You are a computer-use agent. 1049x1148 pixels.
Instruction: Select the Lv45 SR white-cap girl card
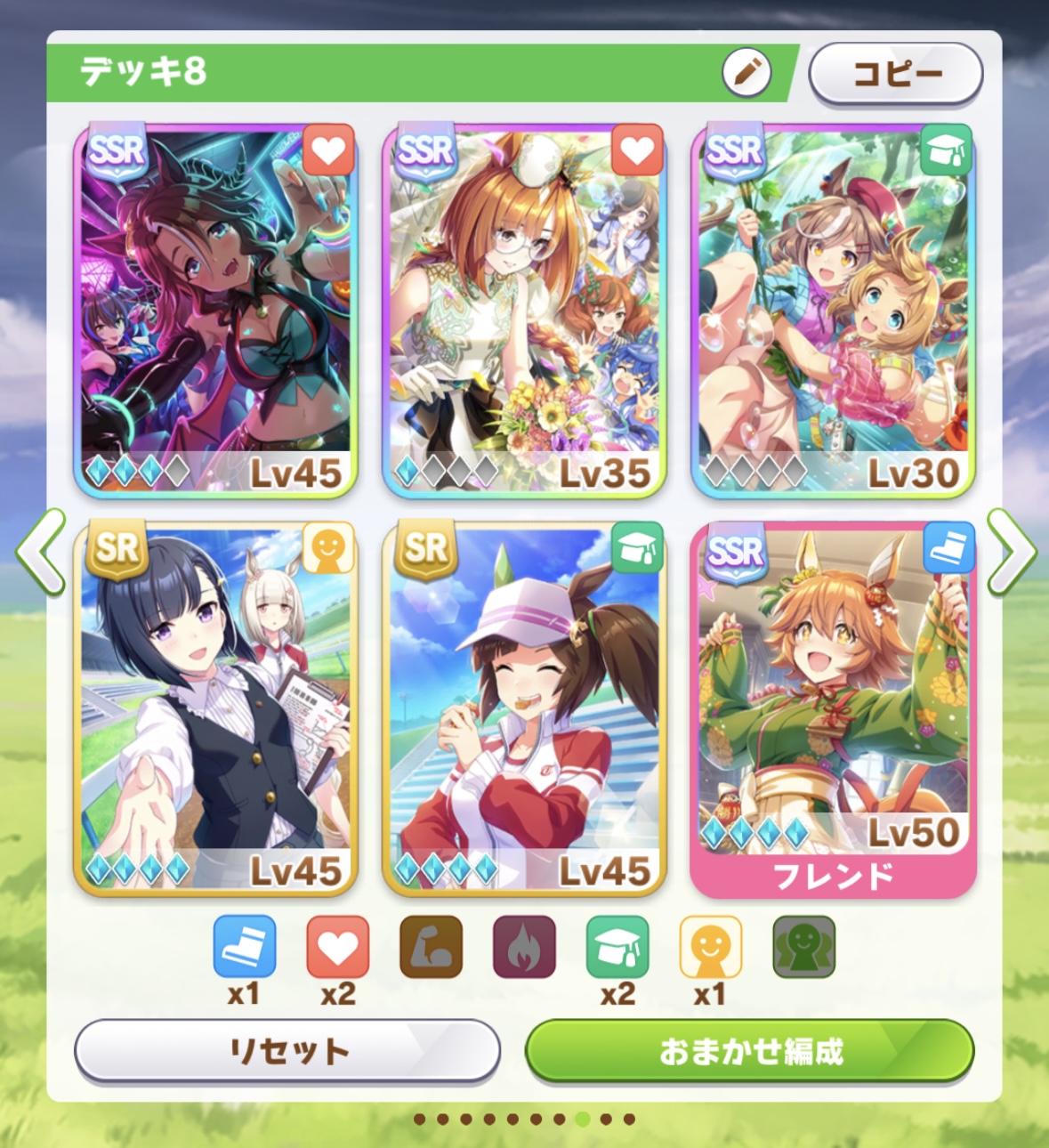[524, 708]
